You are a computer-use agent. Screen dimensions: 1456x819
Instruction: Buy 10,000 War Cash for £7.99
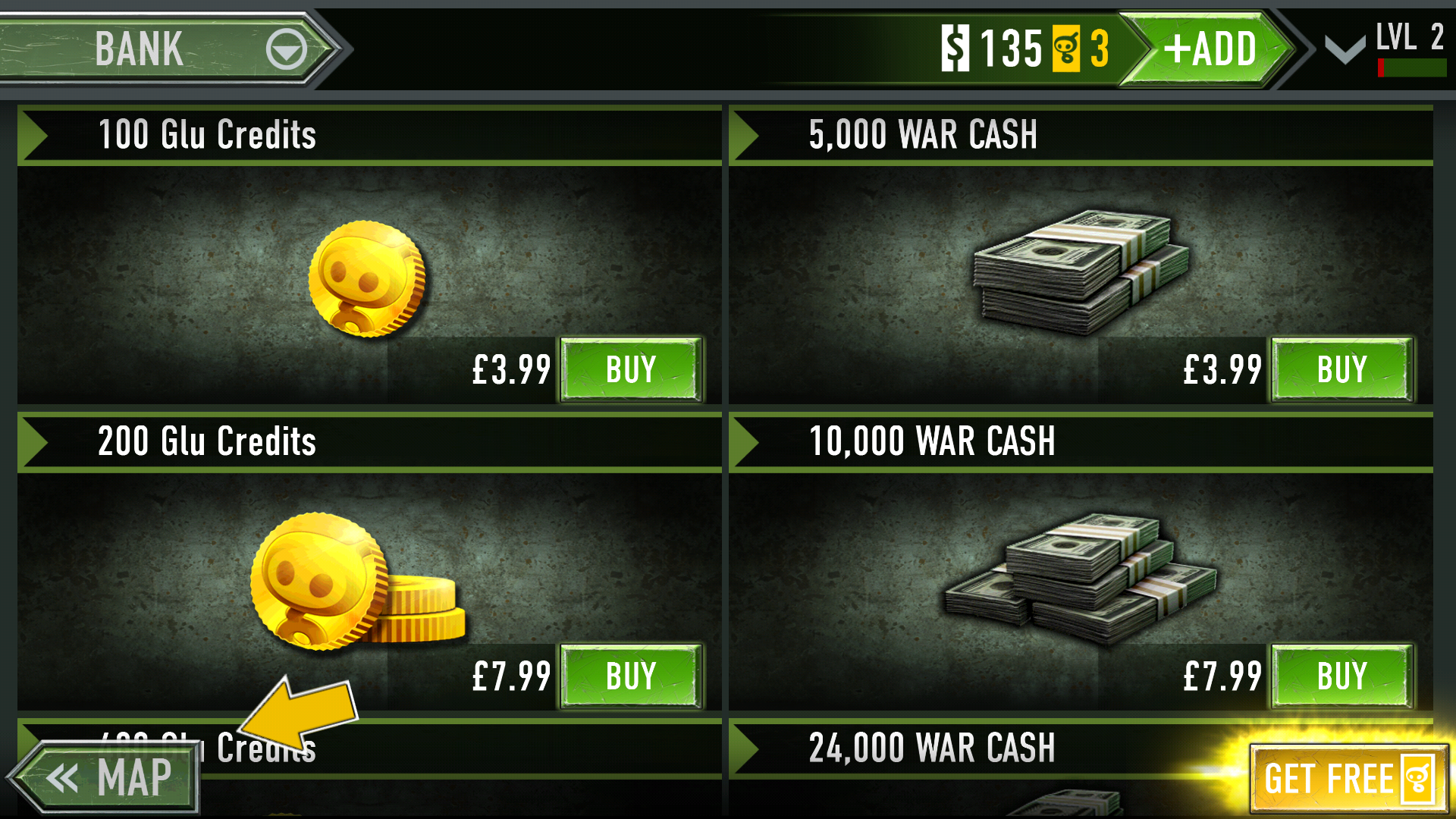tap(1341, 676)
